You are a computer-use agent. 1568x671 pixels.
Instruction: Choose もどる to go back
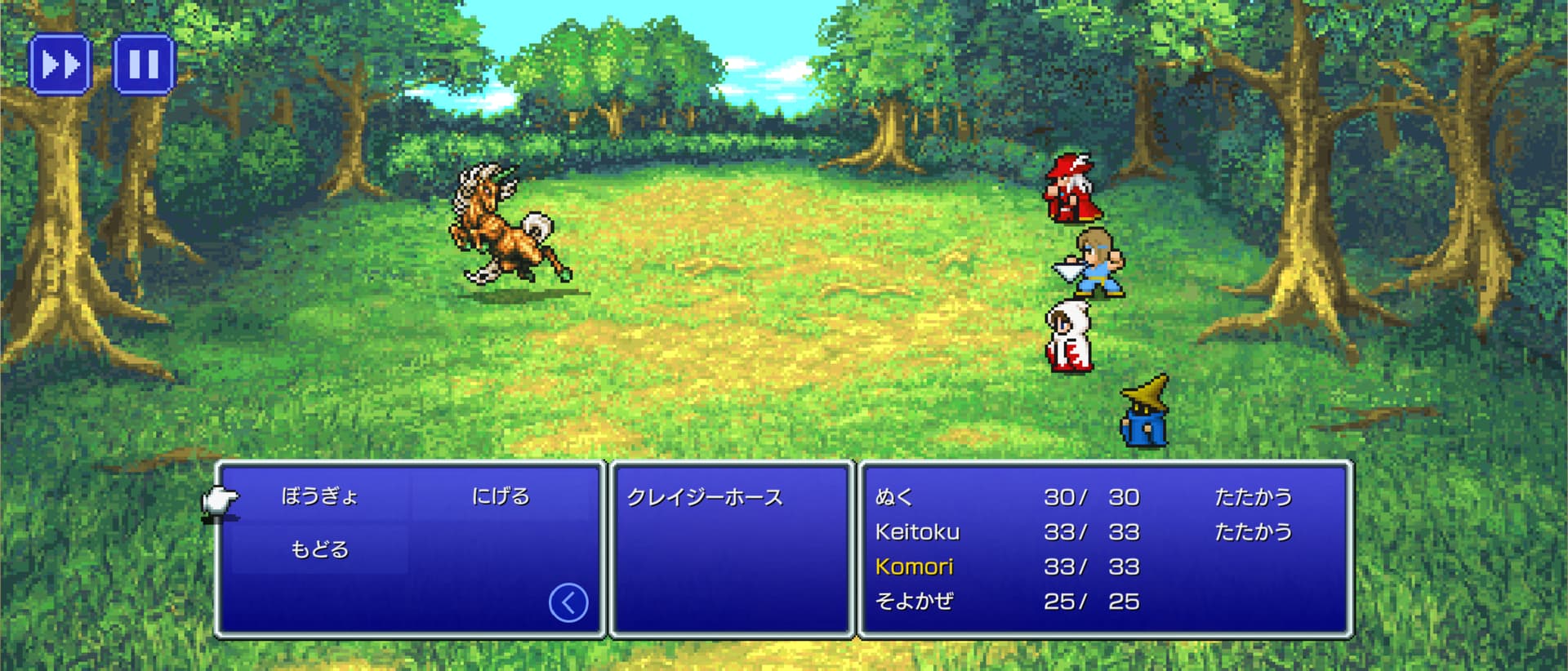click(x=319, y=549)
